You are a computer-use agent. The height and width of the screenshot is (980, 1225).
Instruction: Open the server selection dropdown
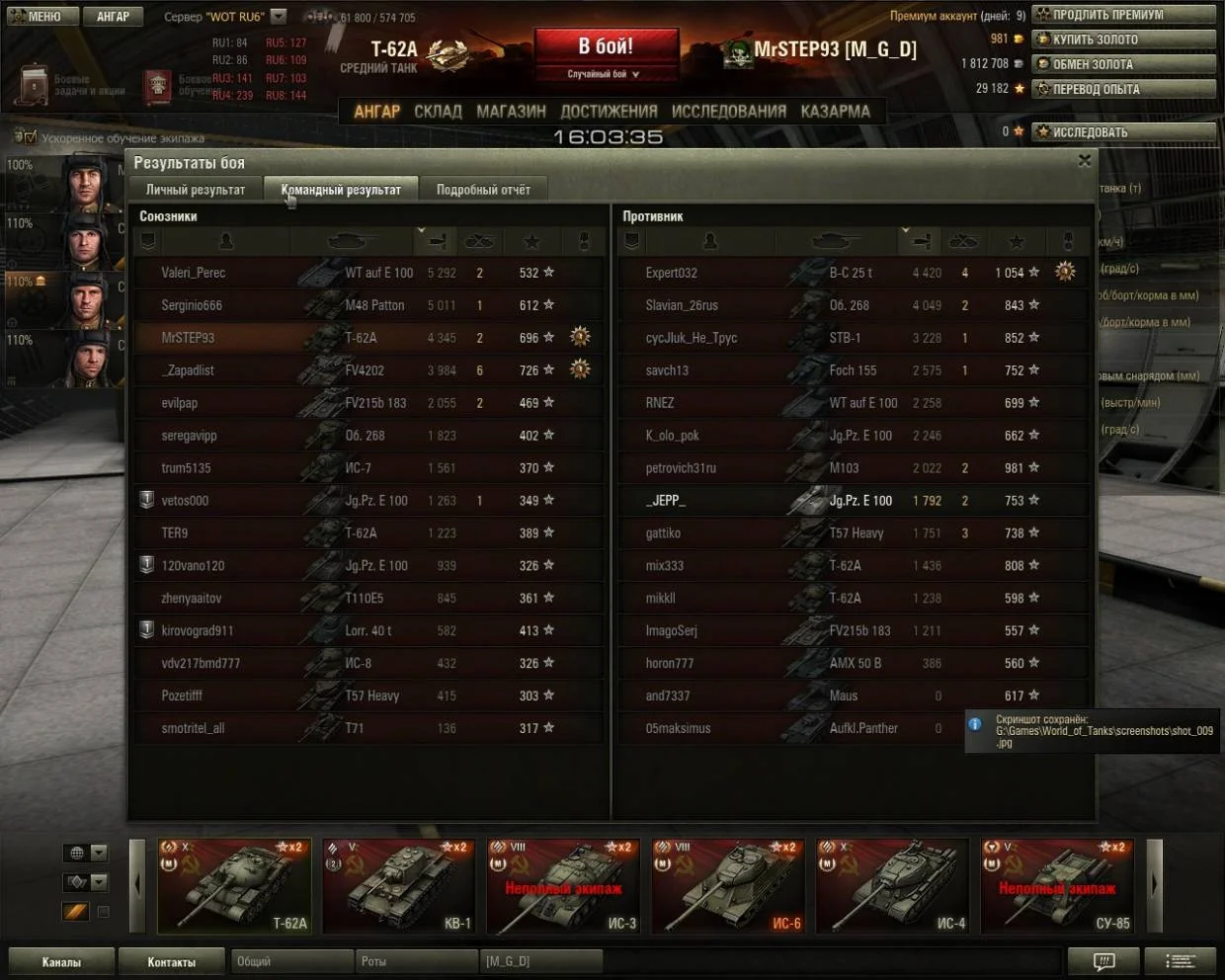coord(279,16)
